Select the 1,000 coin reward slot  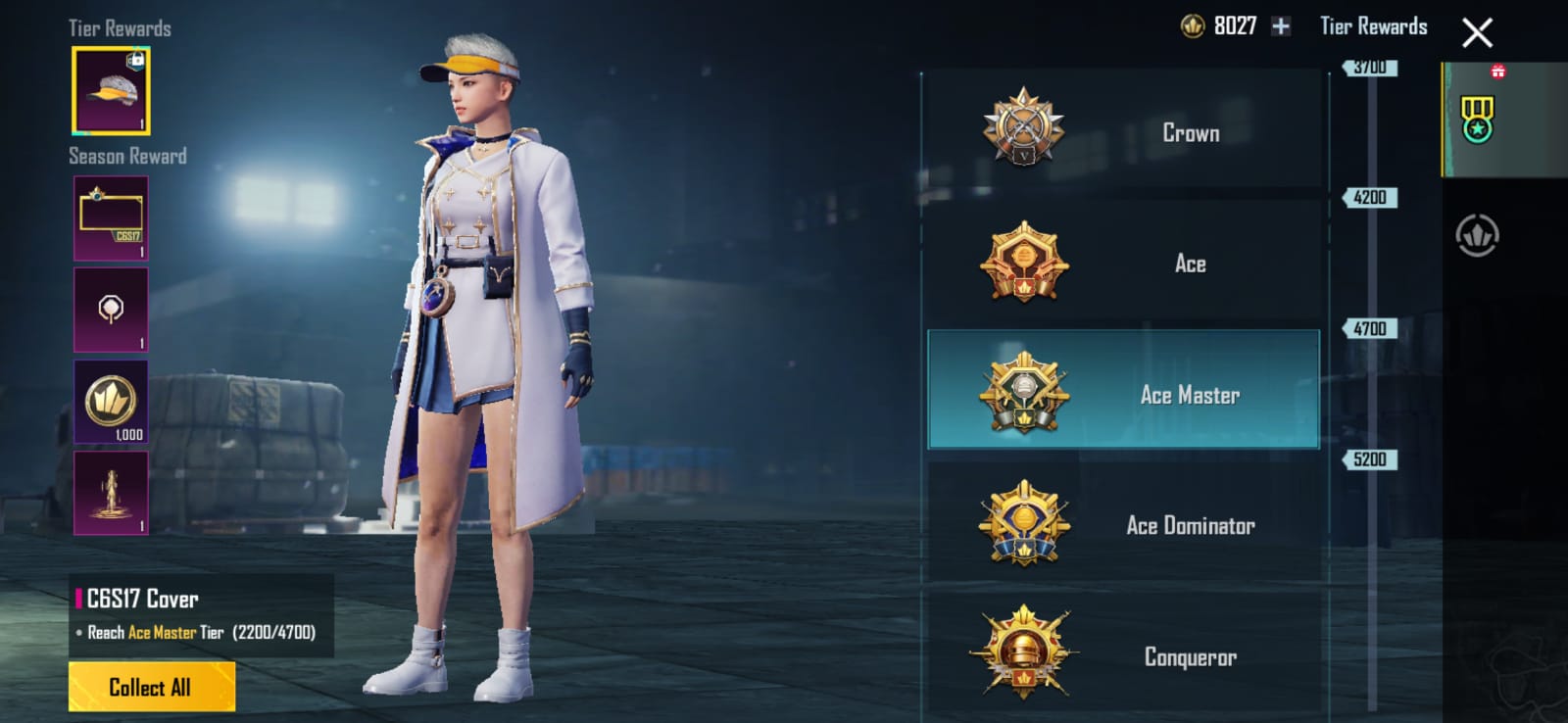click(x=111, y=402)
